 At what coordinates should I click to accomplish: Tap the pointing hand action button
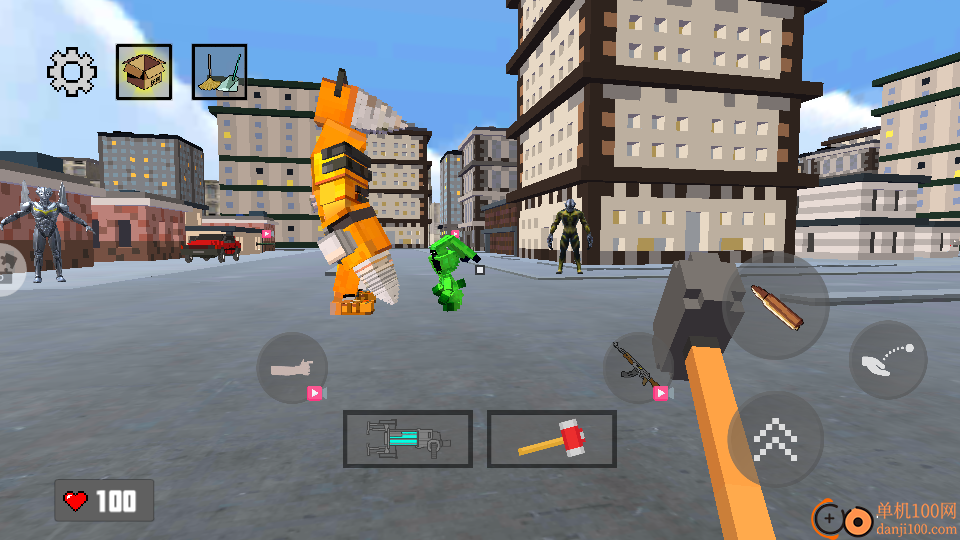[292, 368]
